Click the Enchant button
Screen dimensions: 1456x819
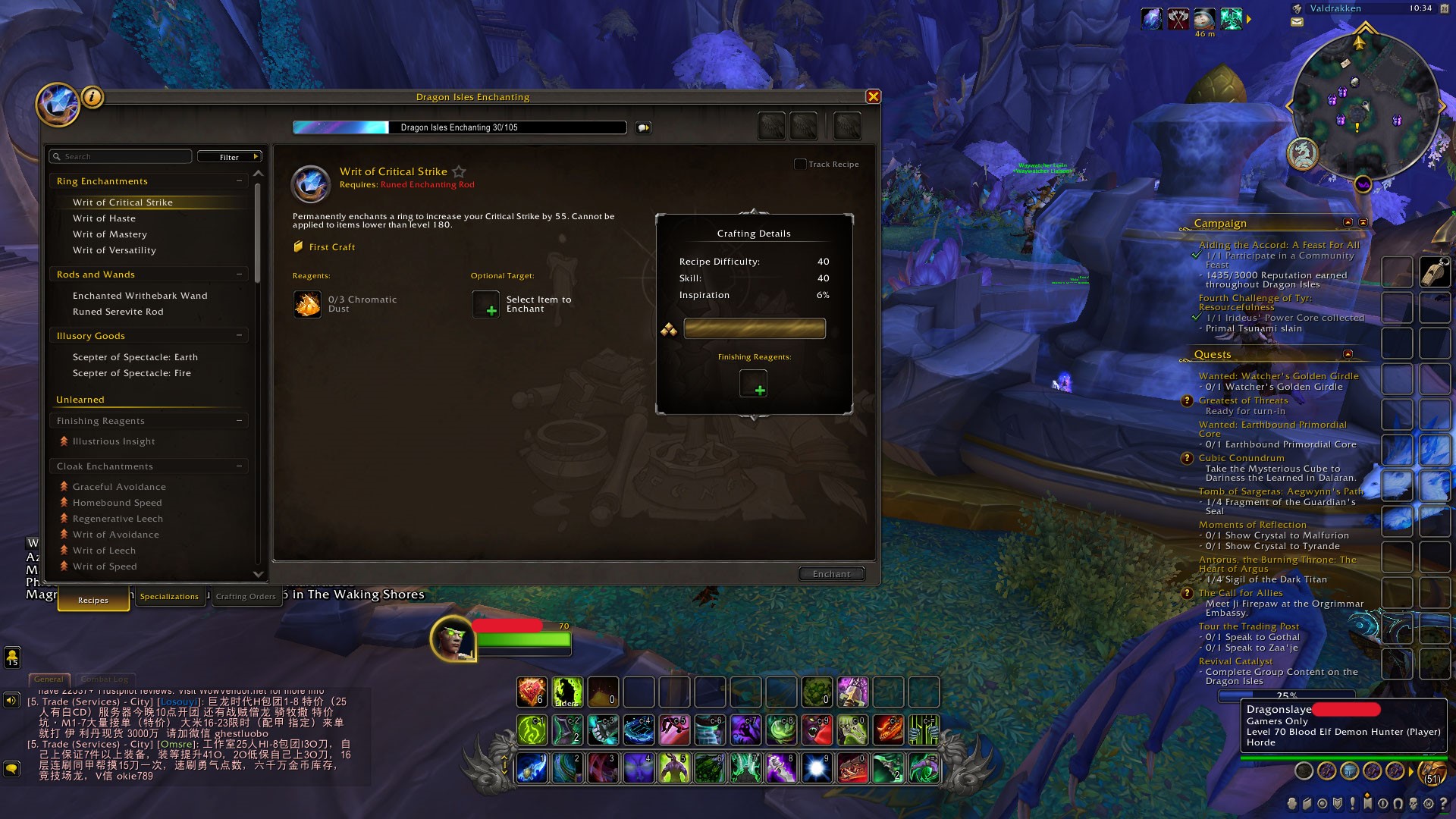click(x=831, y=574)
